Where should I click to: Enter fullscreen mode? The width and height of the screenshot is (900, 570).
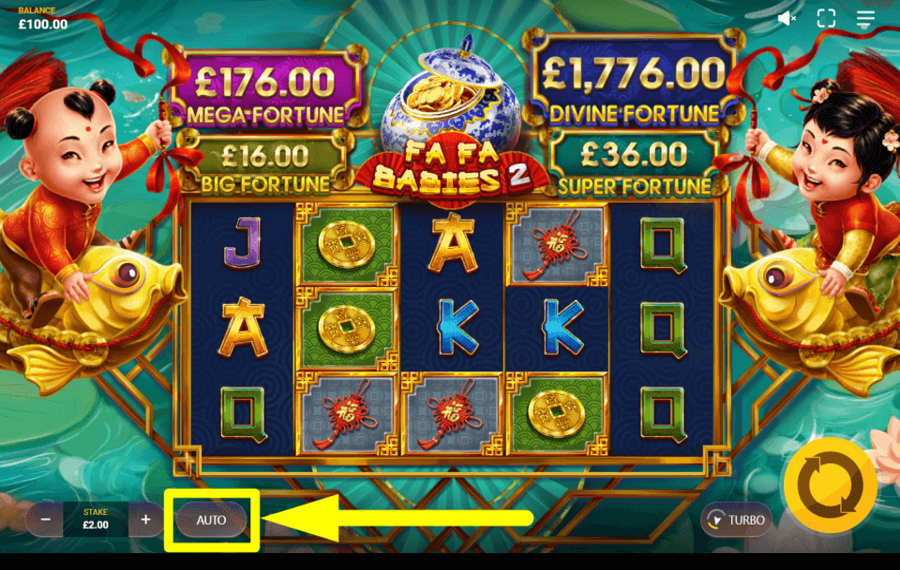(x=826, y=18)
